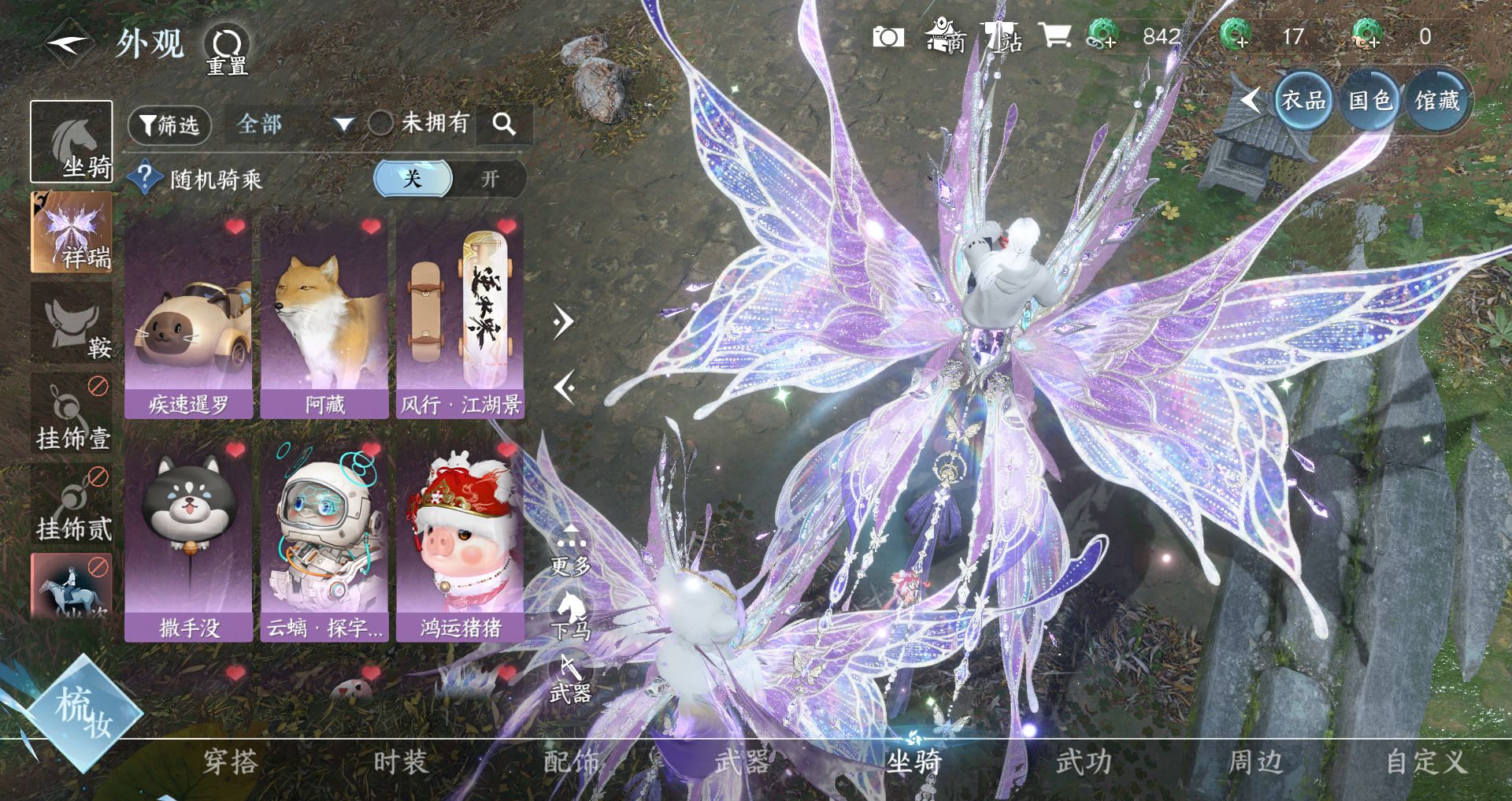Open the magnifier search

point(504,124)
